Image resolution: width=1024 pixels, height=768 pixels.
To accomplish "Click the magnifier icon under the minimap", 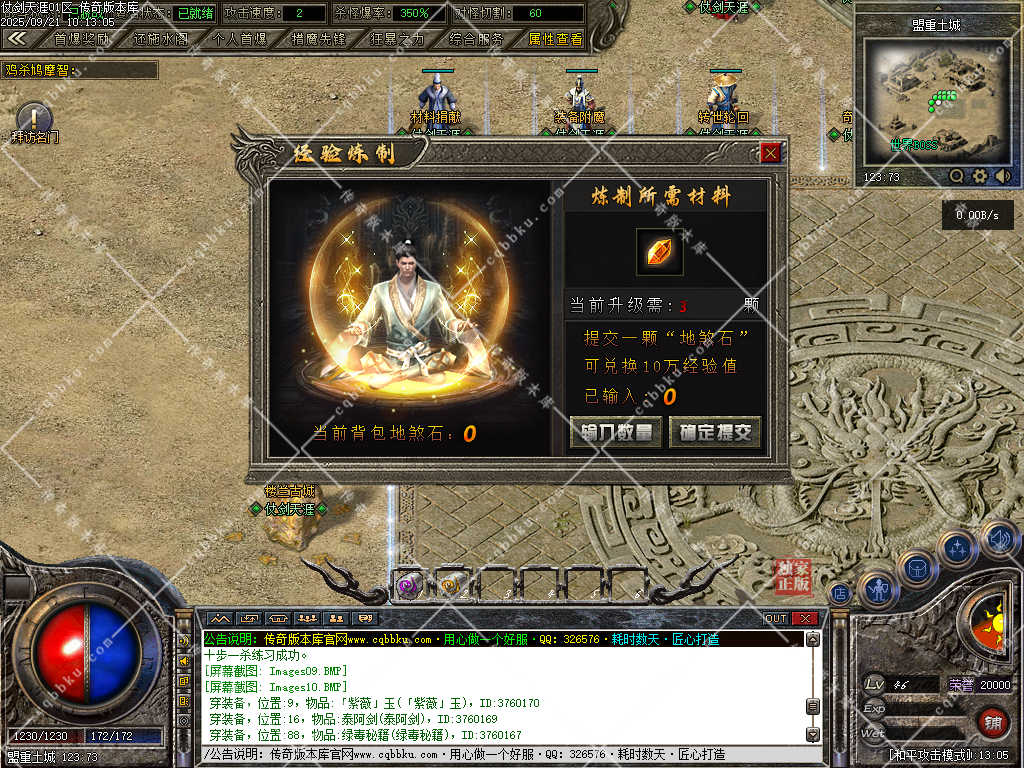I will (x=957, y=176).
